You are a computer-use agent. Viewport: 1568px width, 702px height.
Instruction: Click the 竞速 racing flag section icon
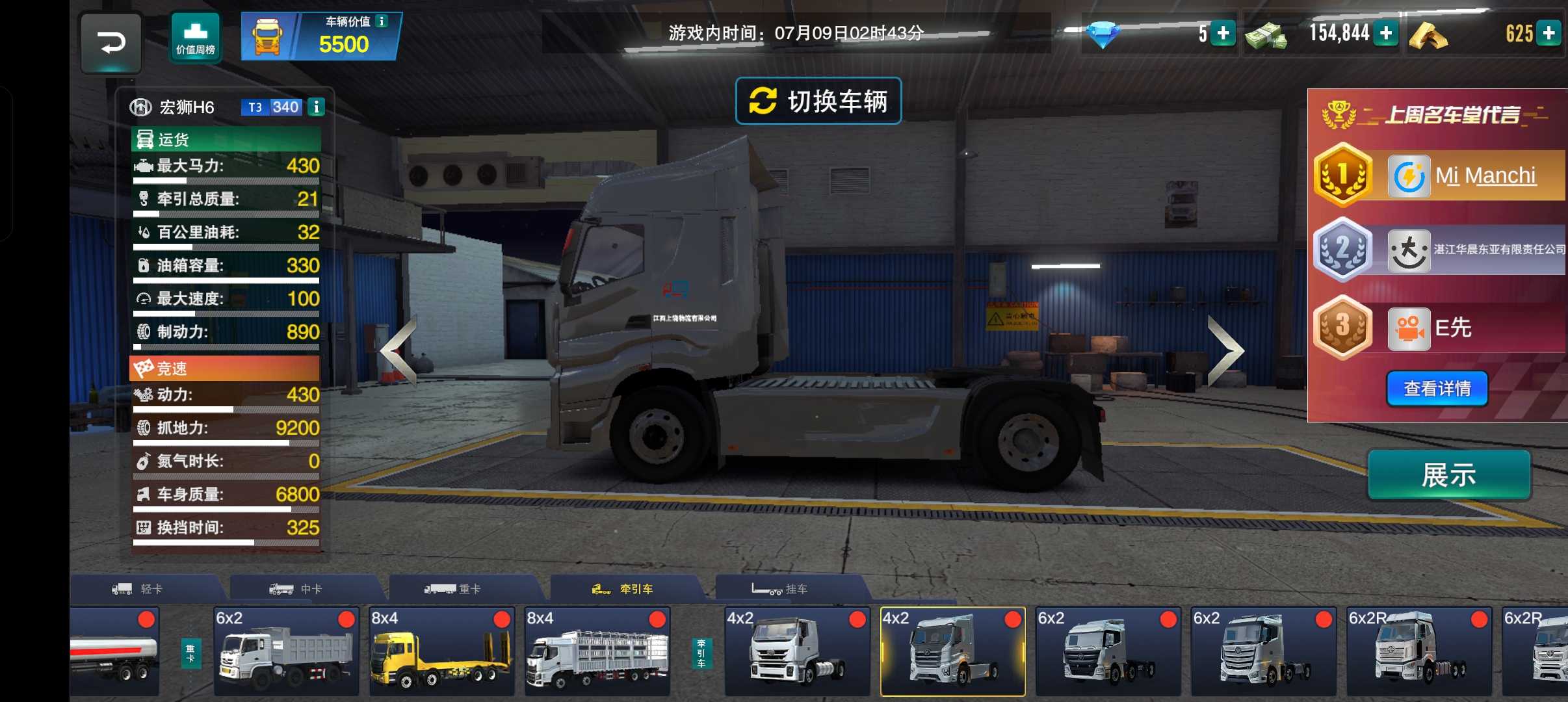pos(144,369)
